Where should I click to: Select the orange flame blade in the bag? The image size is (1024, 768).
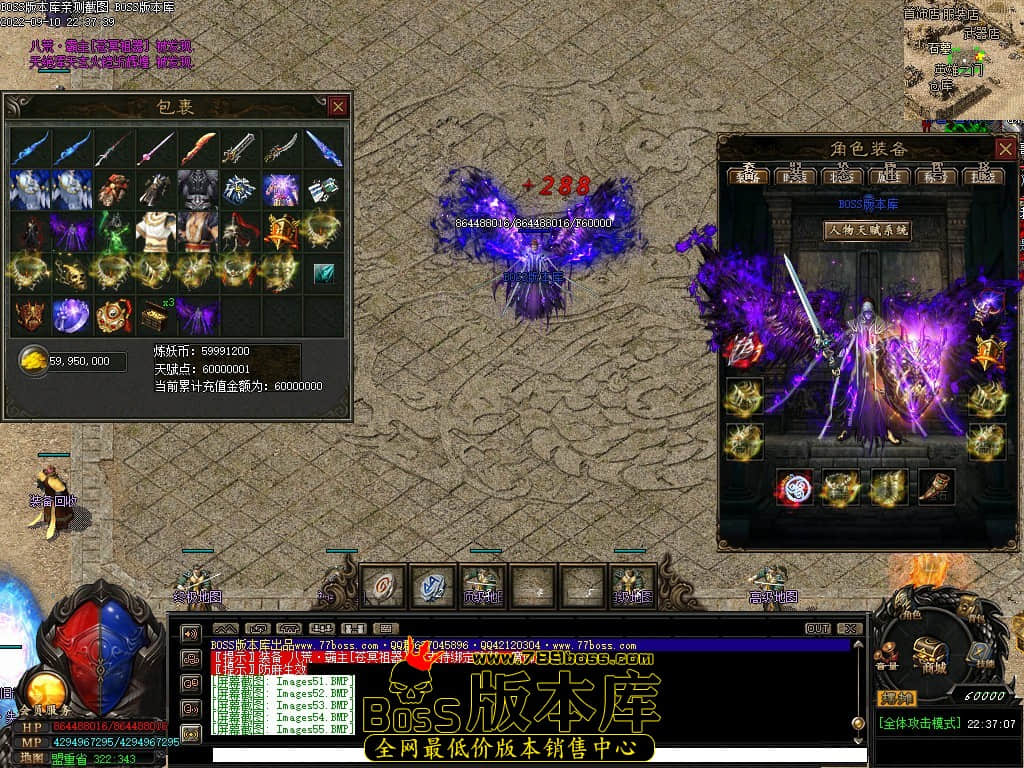(x=198, y=148)
